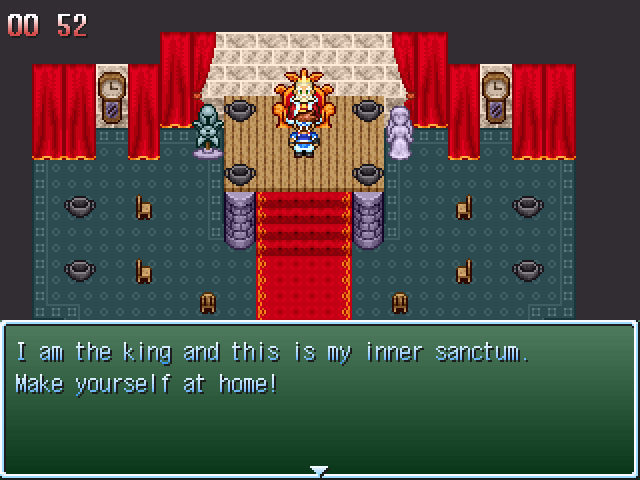Click the dialogue continue arrow
The image size is (640, 480).
[319, 470]
